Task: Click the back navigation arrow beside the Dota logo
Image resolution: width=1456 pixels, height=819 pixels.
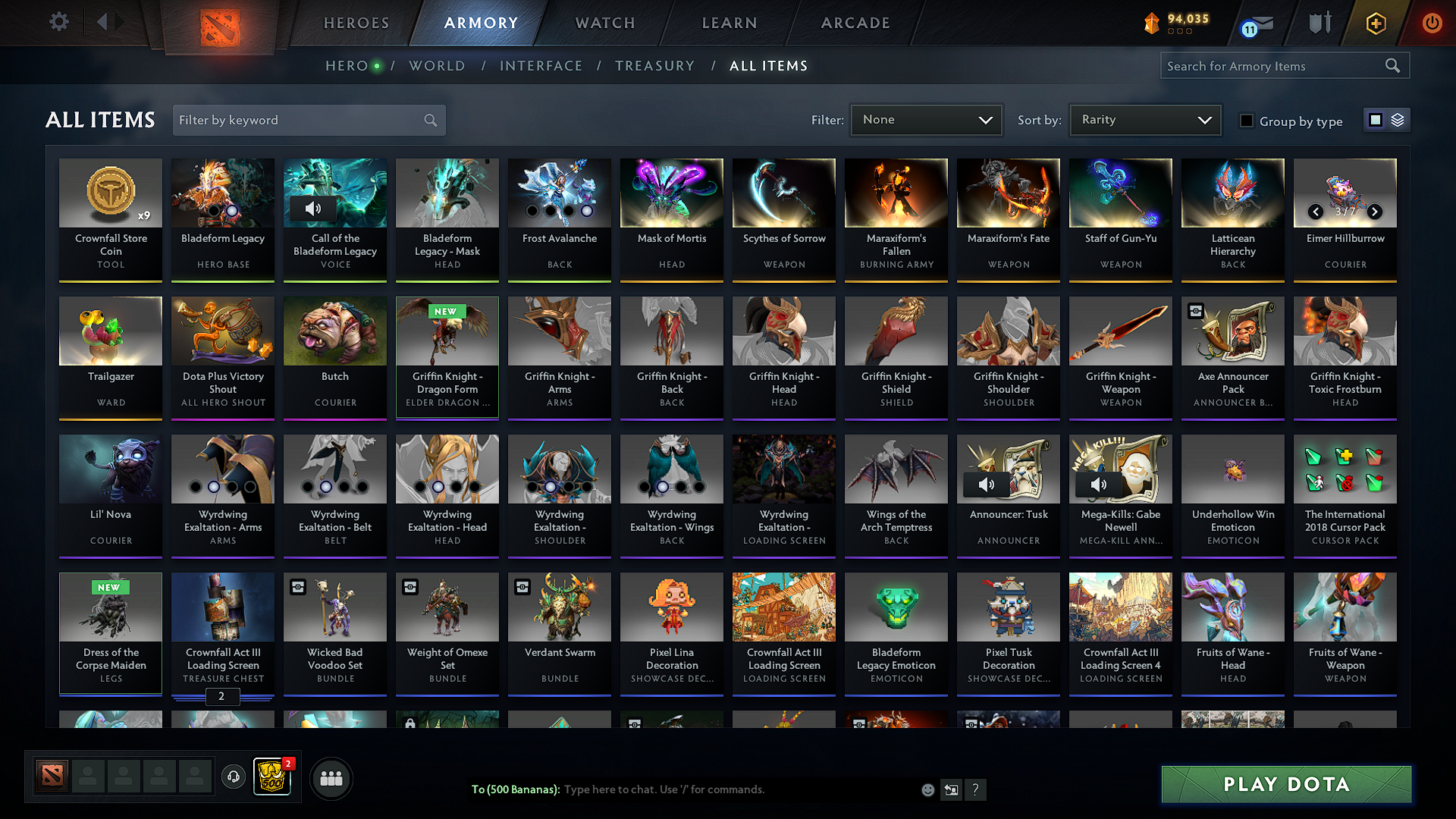Action: (x=102, y=22)
